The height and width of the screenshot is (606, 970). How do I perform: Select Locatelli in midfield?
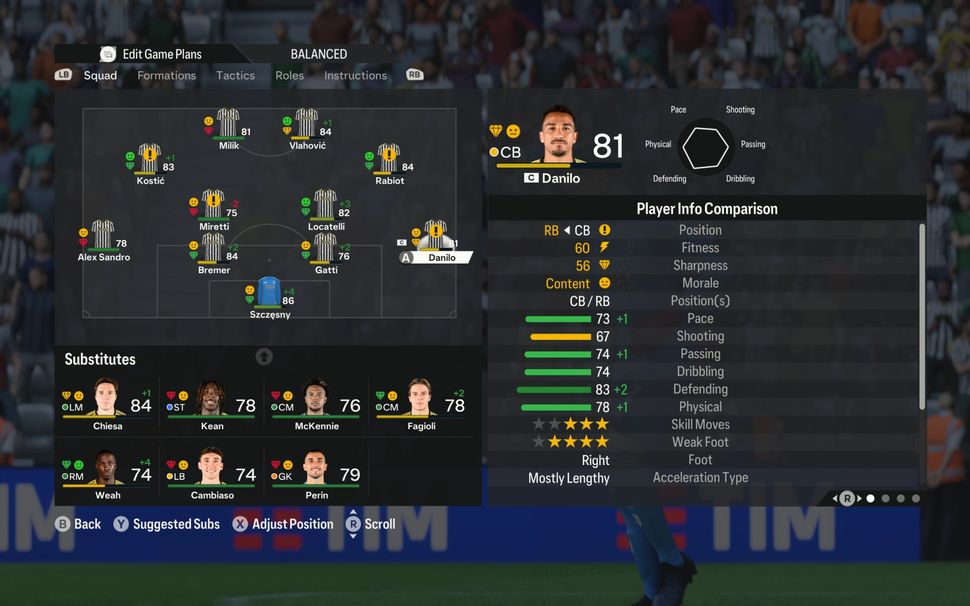[325, 206]
